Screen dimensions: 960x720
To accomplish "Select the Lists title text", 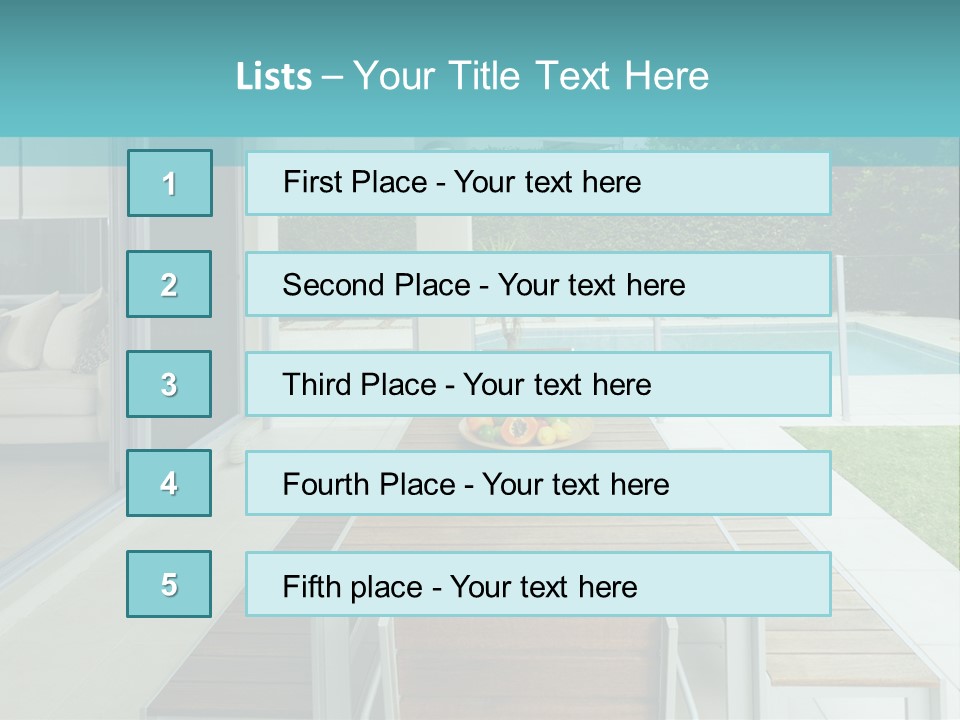I will tap(472, 76).
